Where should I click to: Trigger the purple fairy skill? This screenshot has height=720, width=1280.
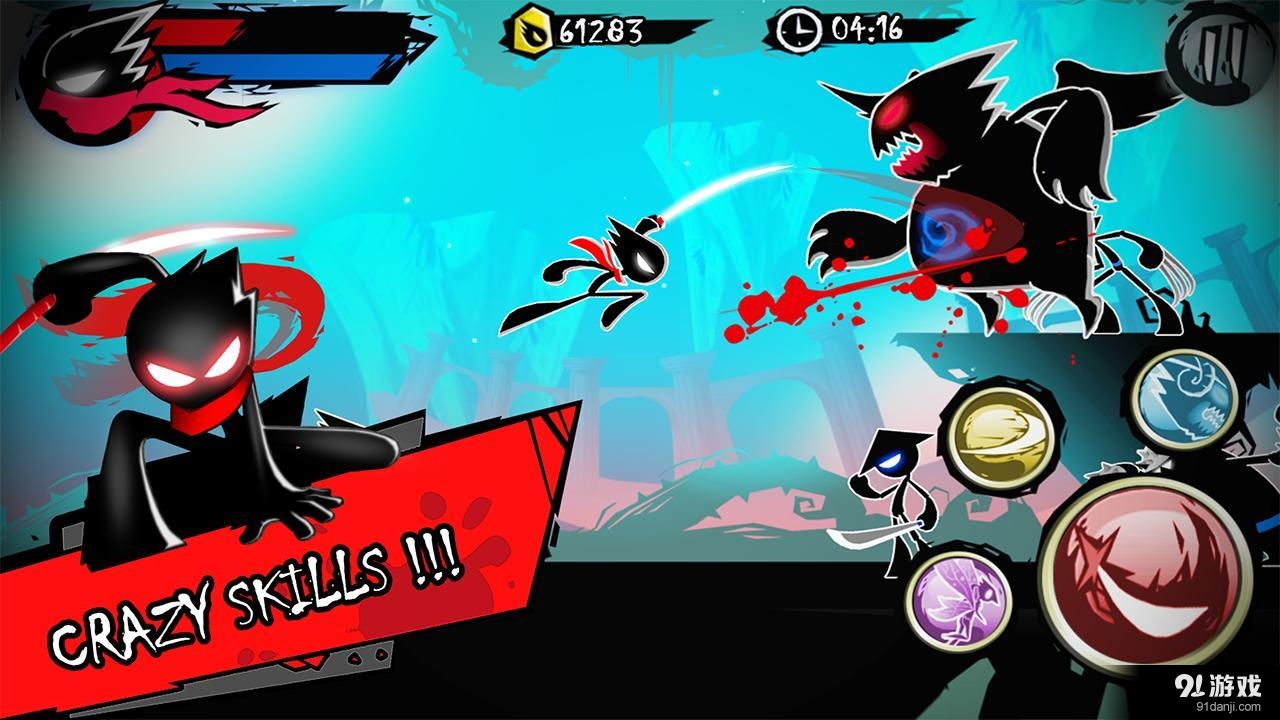(x=958, y=600)
